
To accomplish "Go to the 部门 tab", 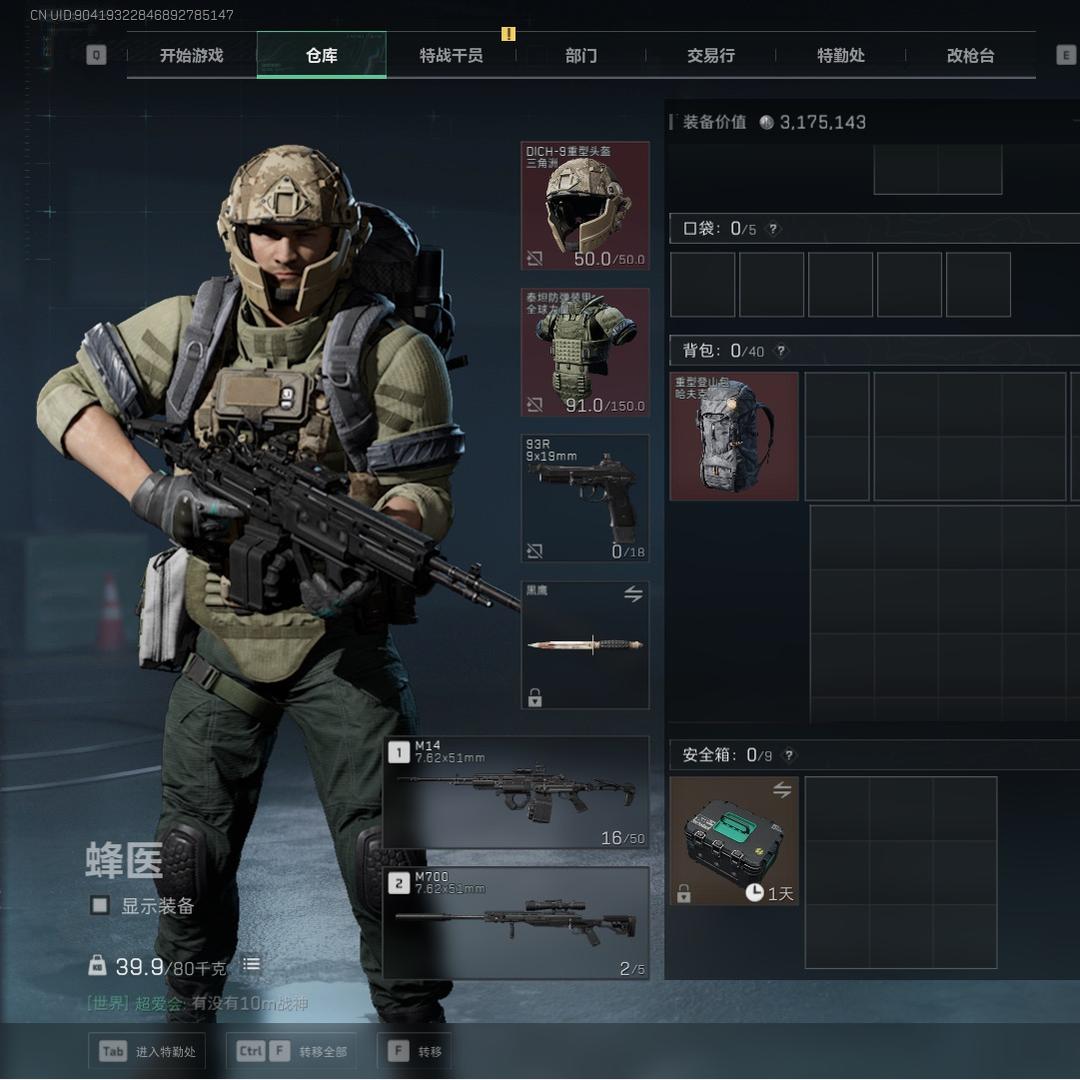I will 581,56.
